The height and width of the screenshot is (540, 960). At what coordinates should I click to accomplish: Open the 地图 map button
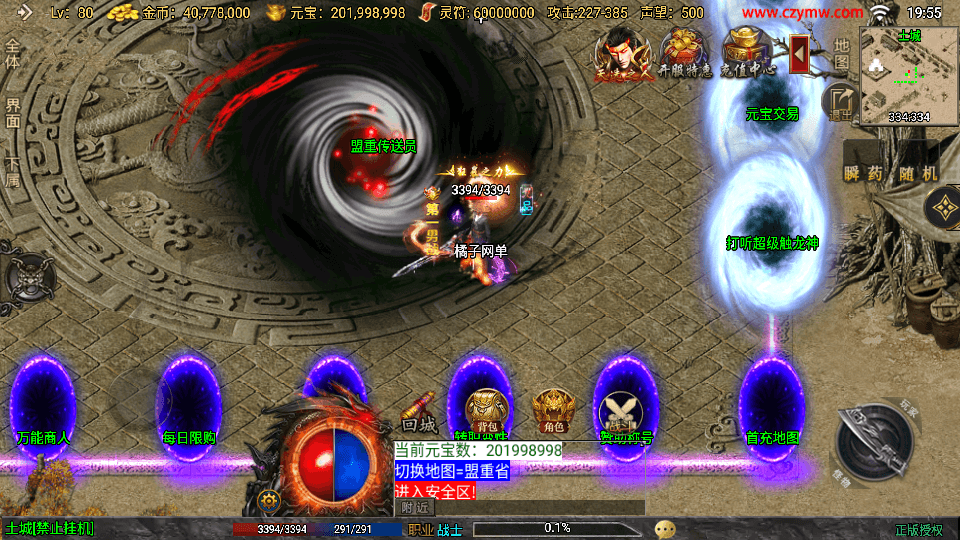coord(841,54)
